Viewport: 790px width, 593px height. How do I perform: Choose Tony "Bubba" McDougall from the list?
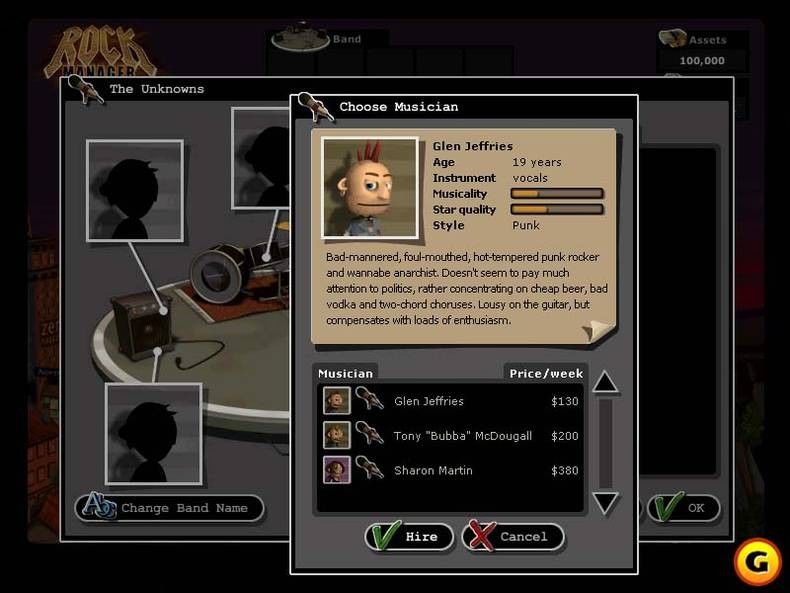click(x=462, y=436)
